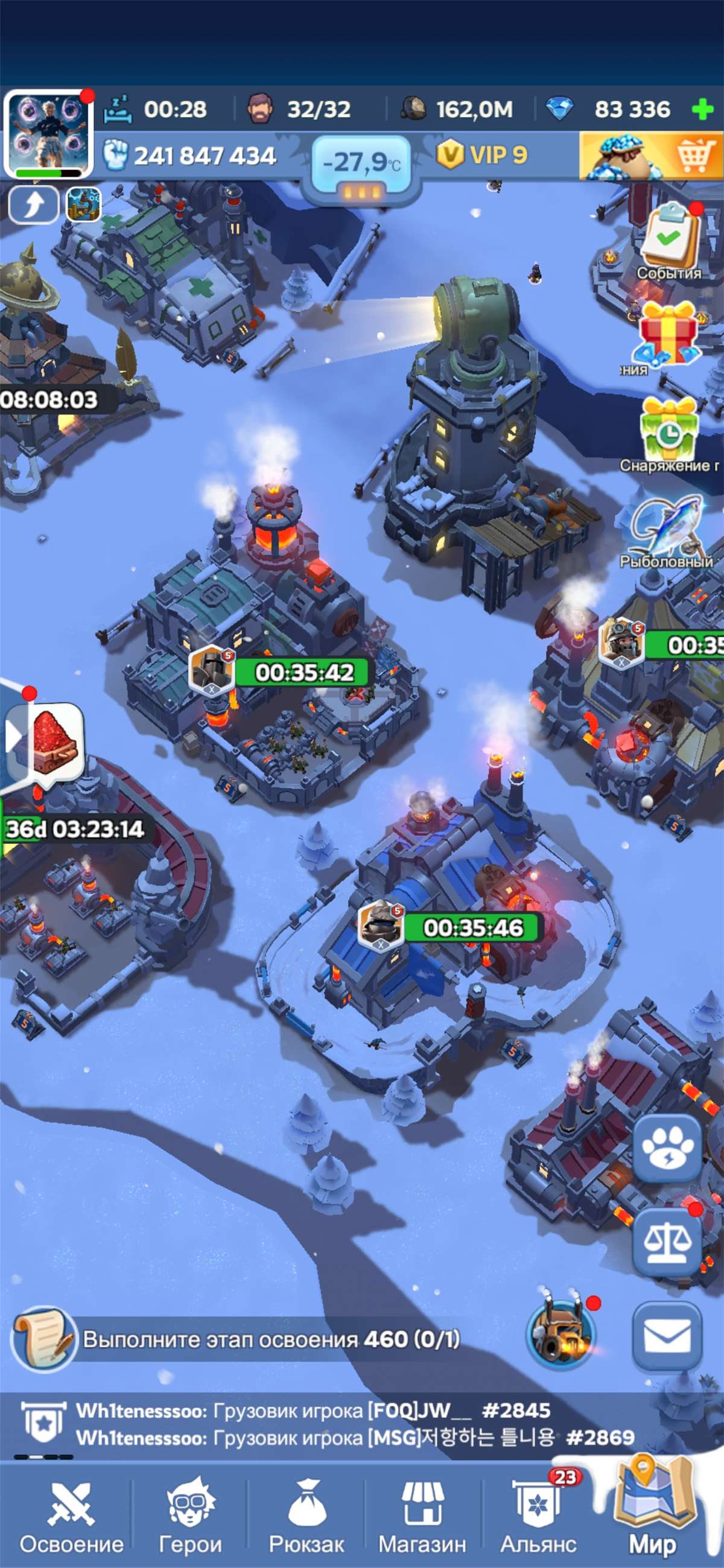
Task: Open the balance scales button
Action: pyautogui.click(x=667, y=1242)
